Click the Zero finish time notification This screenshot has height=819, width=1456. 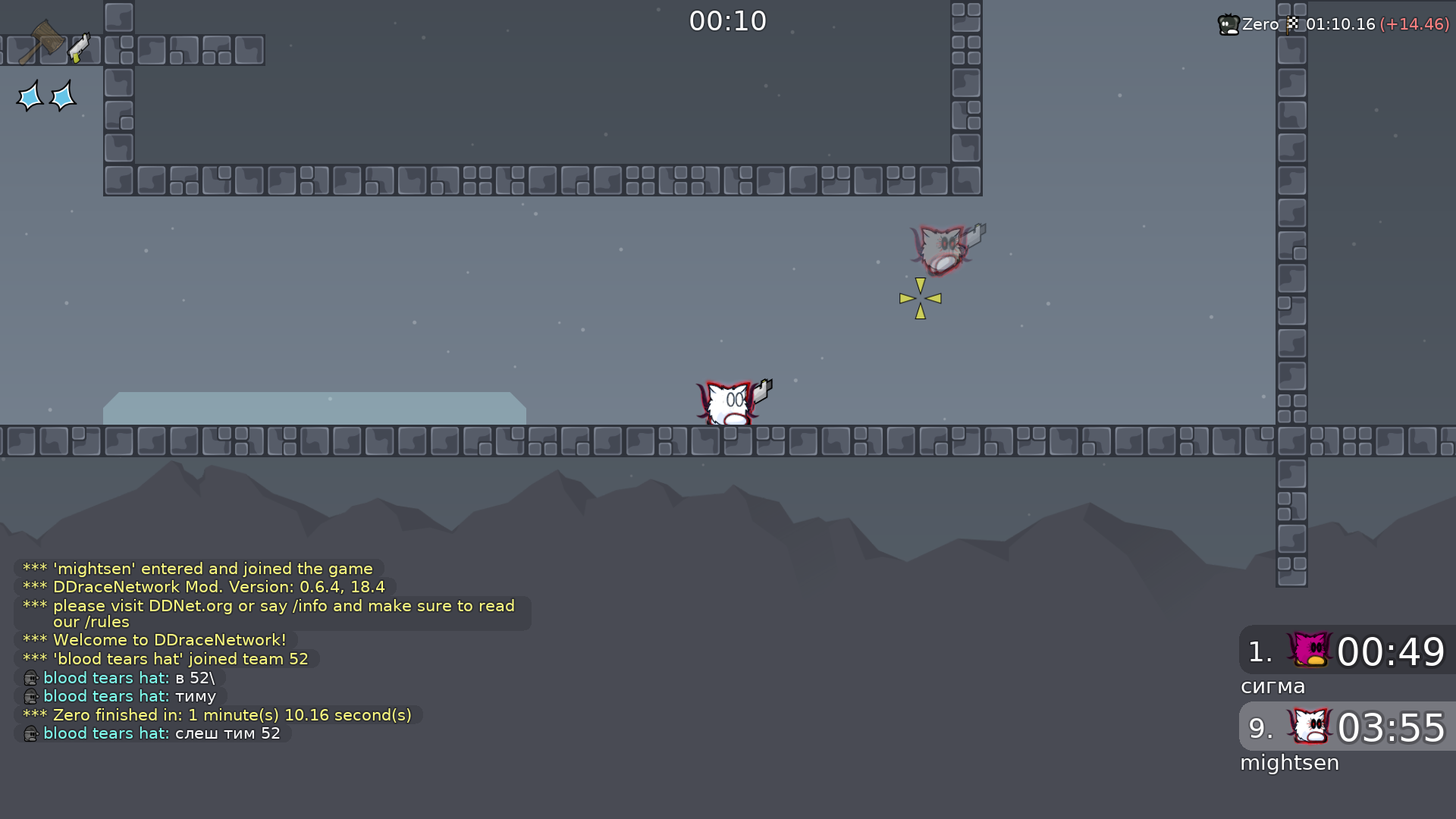pyautogui.click(x=1333, y=24)
